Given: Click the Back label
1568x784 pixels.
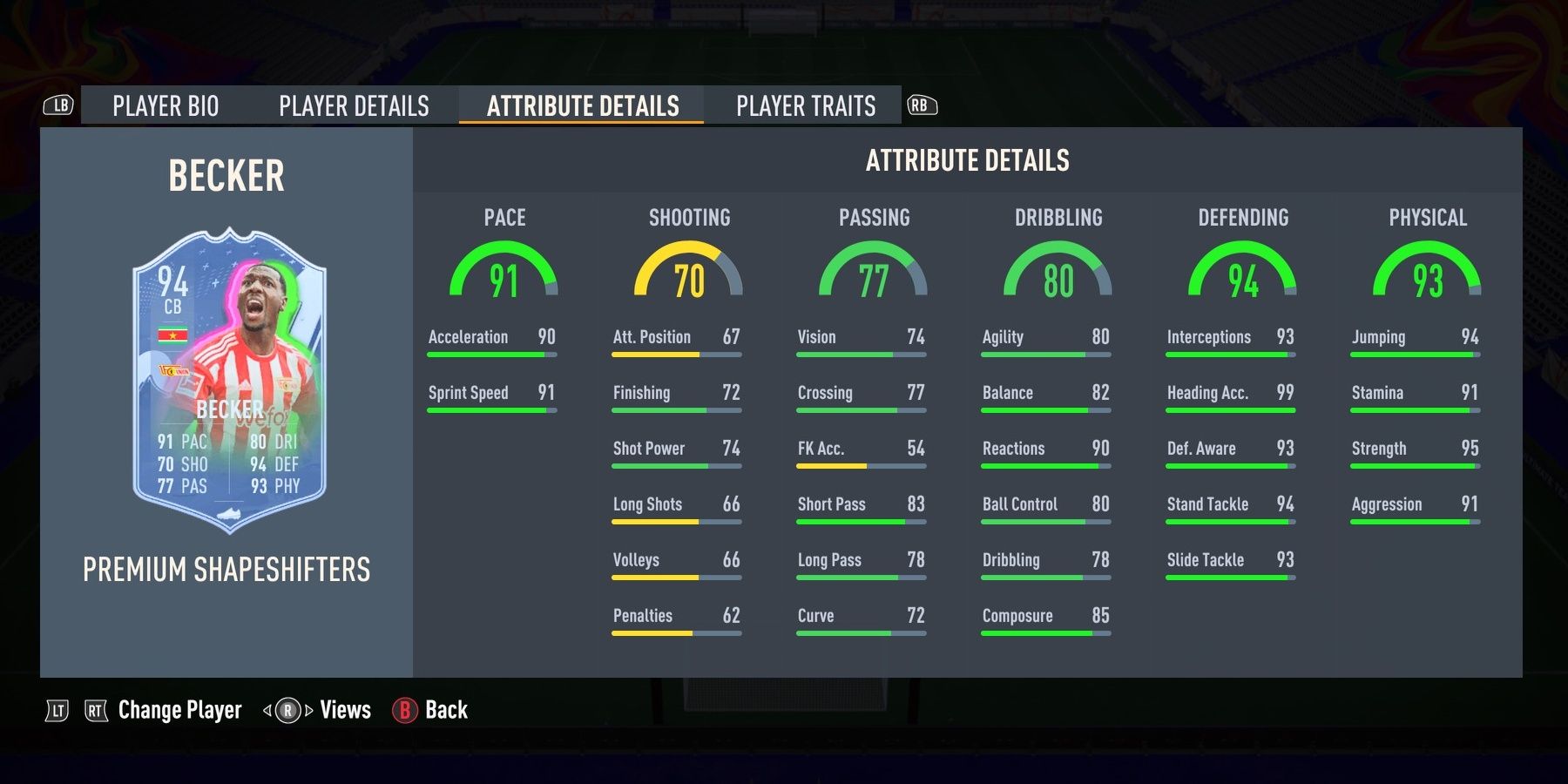Looking at the screenshot, I should [446, 710].
